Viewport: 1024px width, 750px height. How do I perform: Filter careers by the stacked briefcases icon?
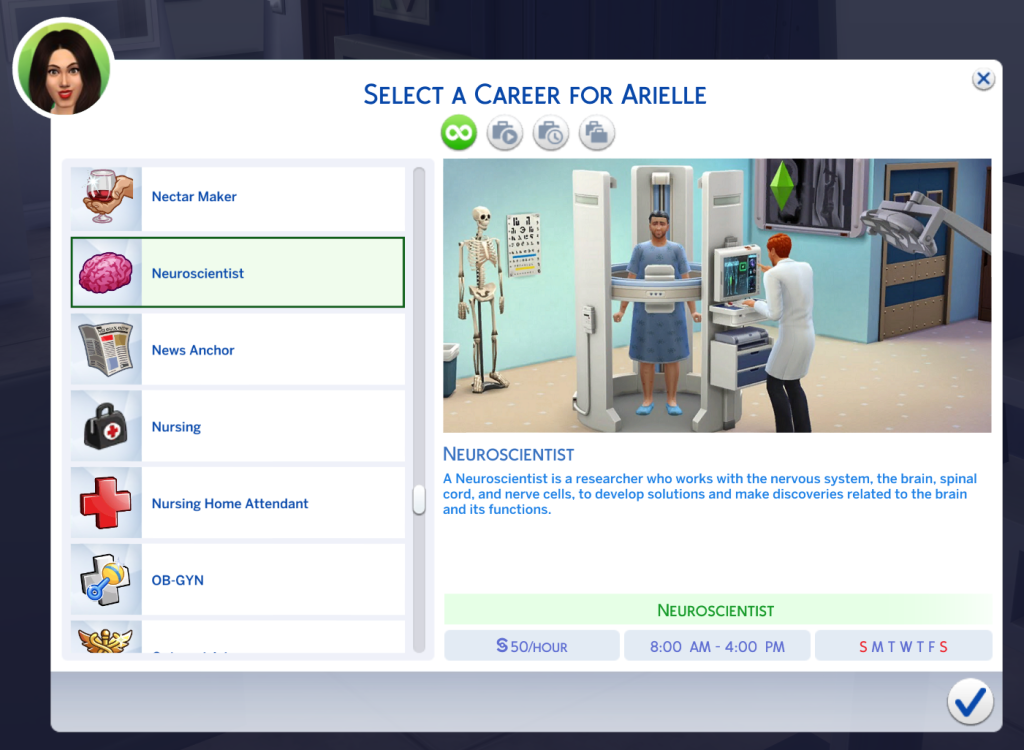pyautogui.click(x=597, y=132)
